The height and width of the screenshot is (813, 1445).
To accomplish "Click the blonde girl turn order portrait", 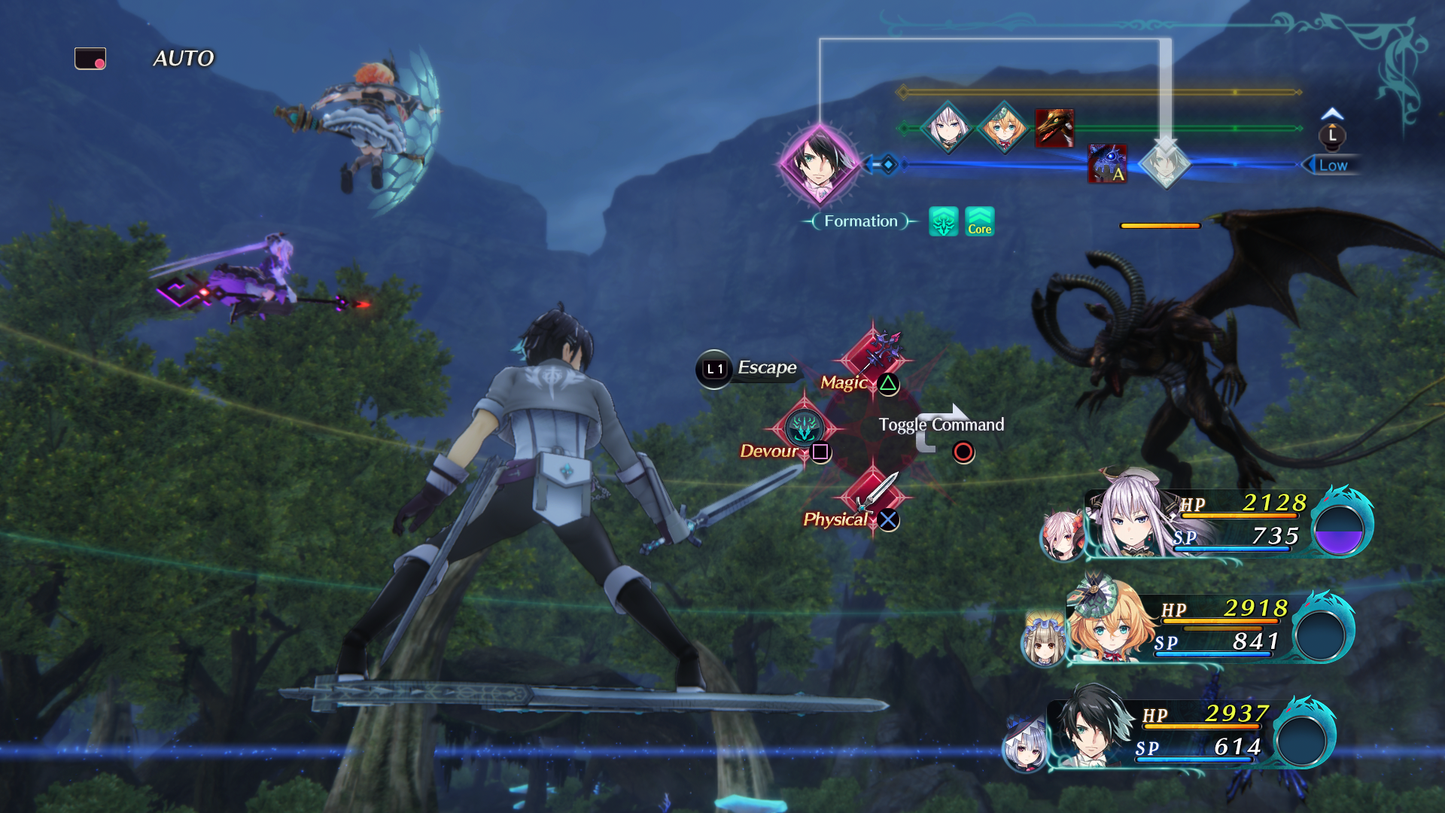I will (1002, 127).
